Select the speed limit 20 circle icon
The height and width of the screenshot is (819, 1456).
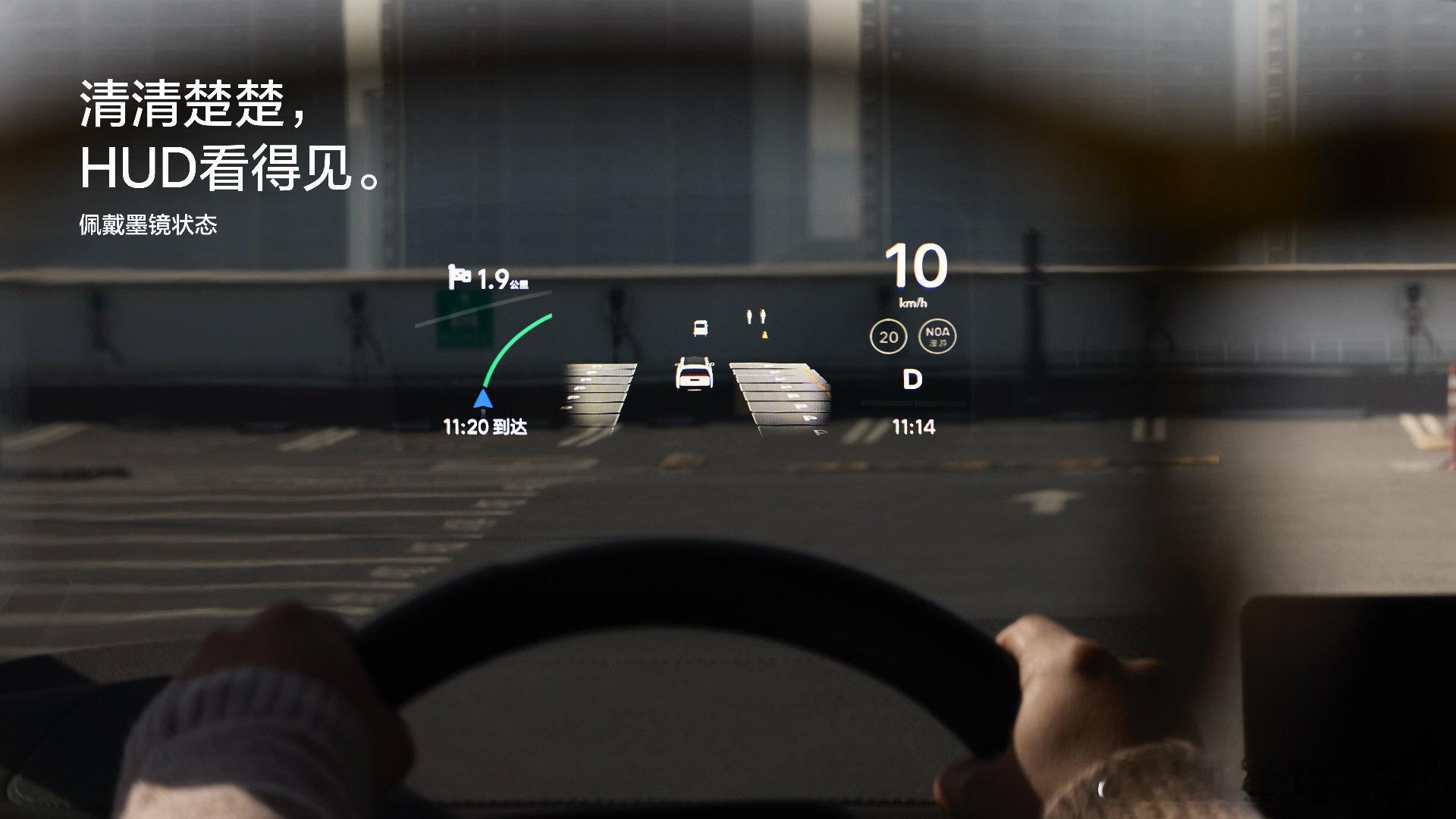click(x=889, y=336)
